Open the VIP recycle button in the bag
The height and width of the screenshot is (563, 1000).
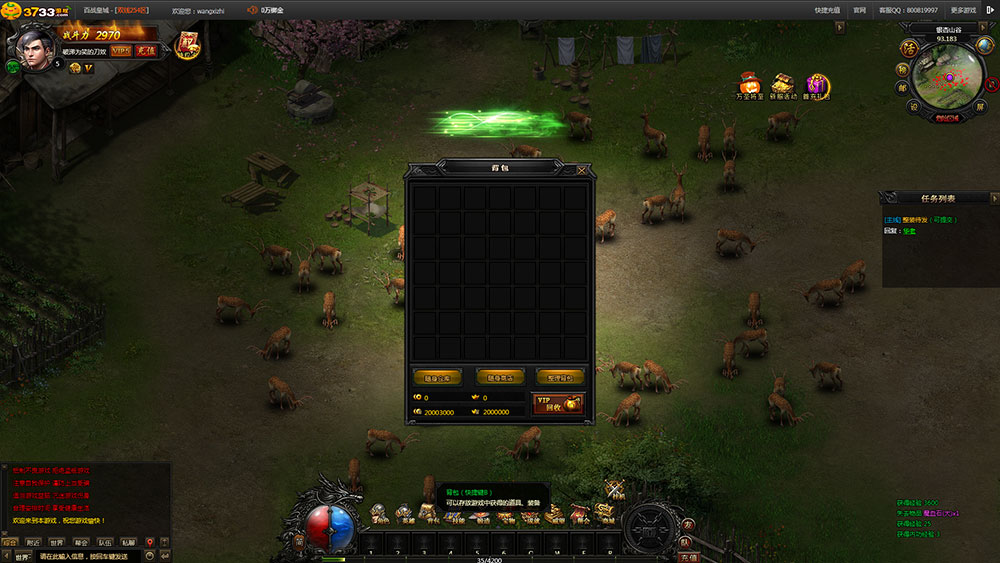pos(558,403)
